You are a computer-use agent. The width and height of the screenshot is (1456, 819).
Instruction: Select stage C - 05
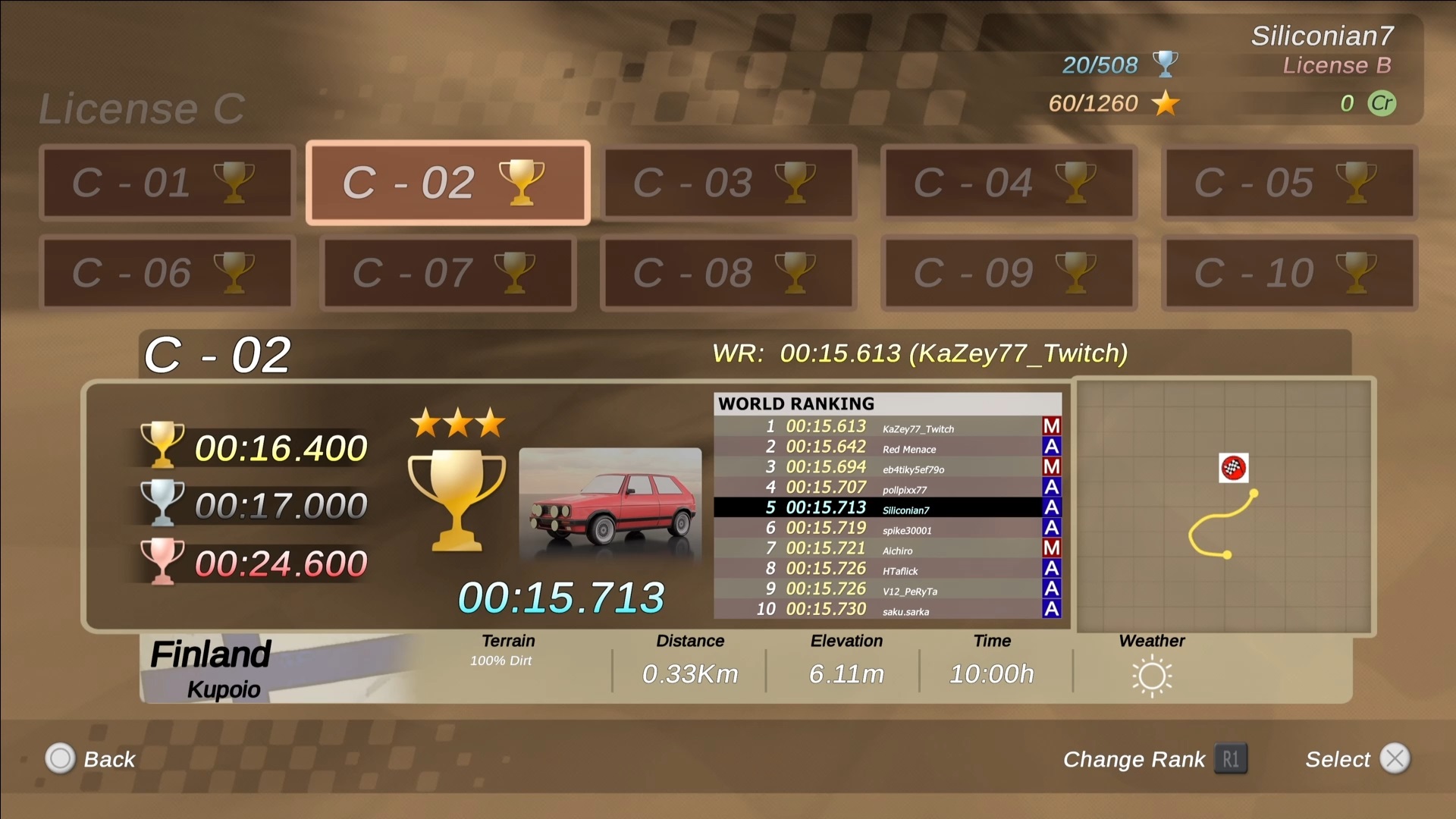1289,183
